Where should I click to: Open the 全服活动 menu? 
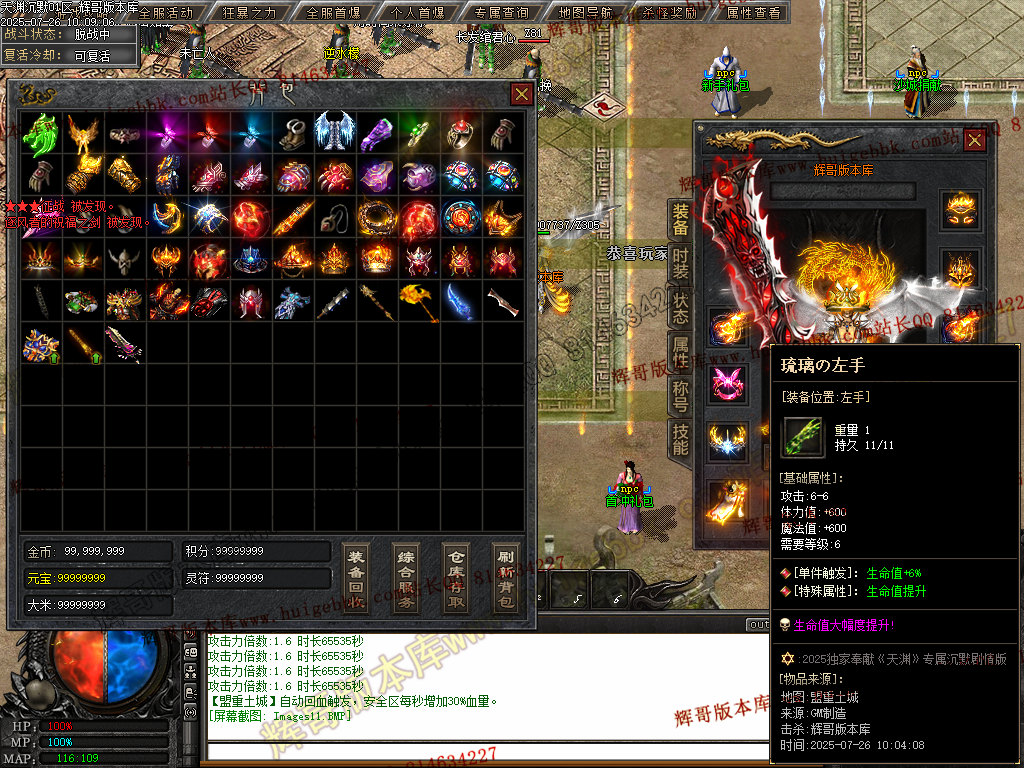point(165,13)
